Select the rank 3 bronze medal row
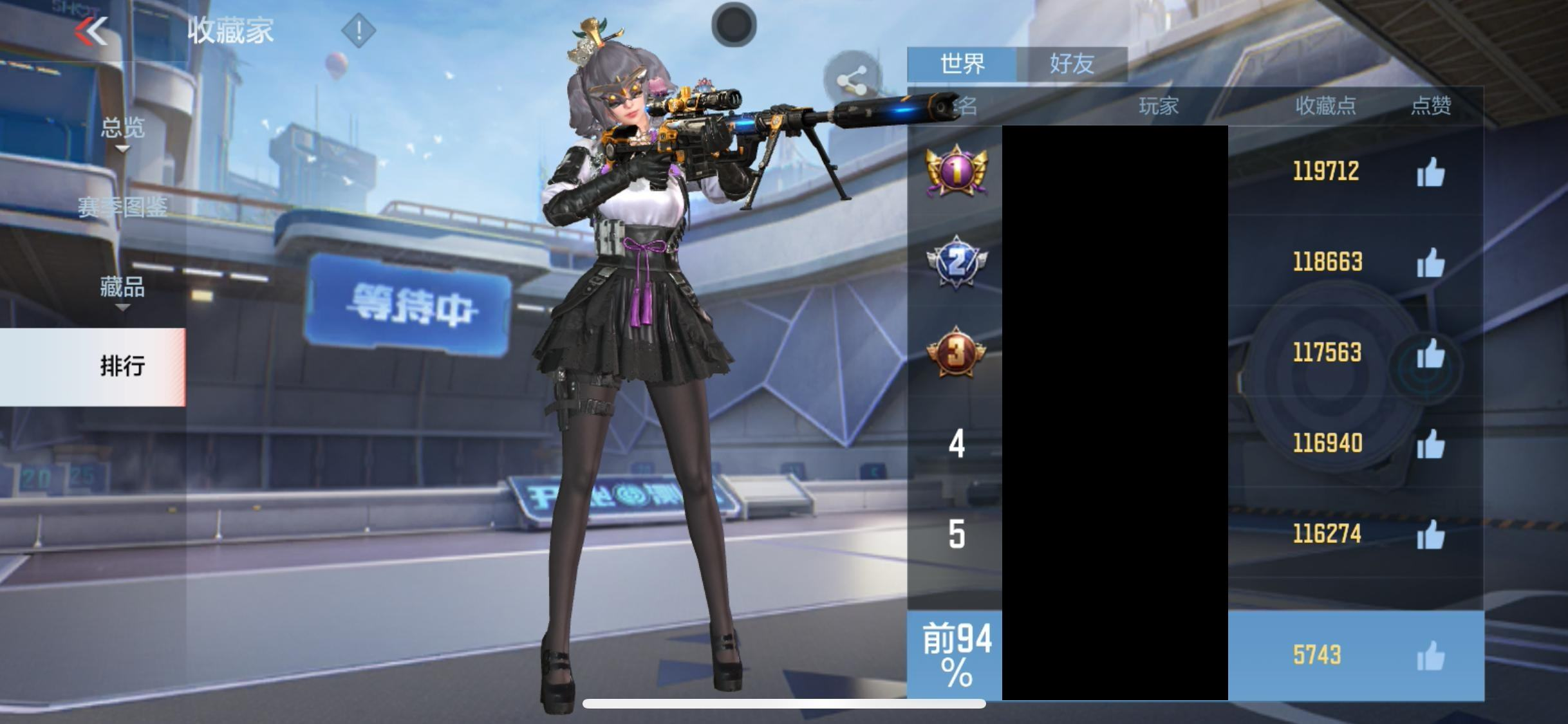This screenshot has height=724, width=1568. [x=956, y=353]
